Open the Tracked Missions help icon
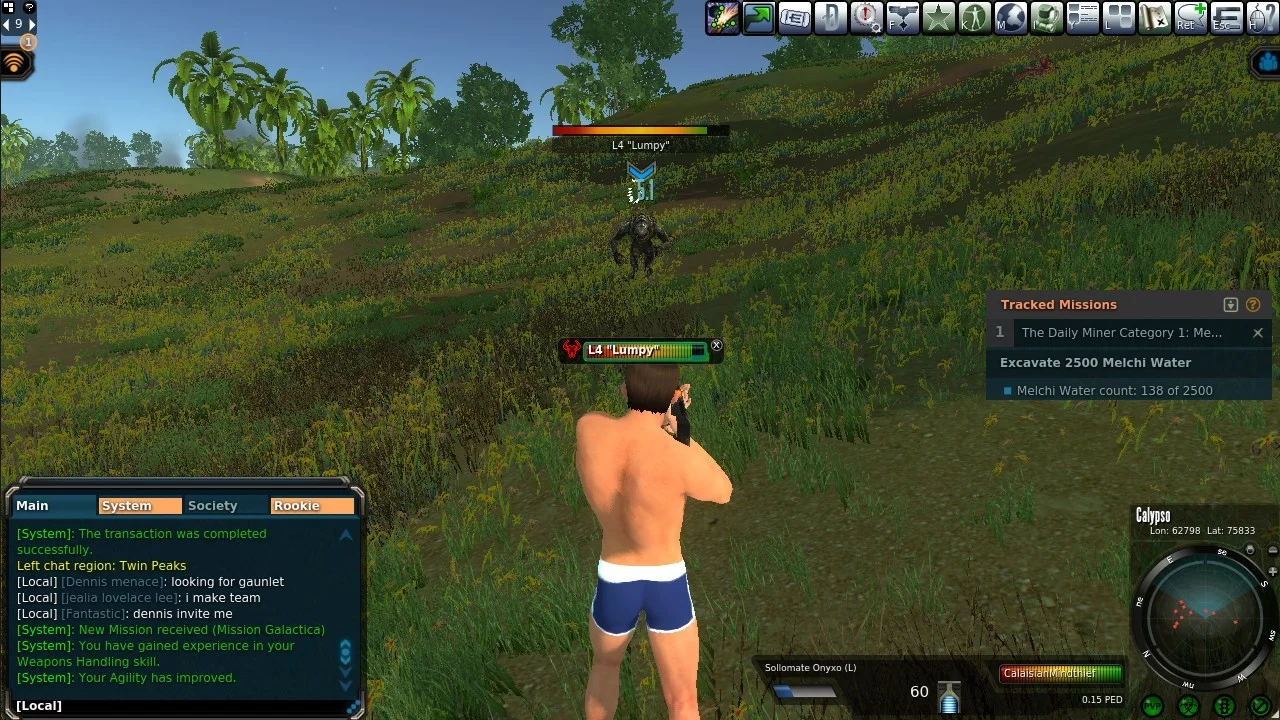Viewport: 1280px width, 720px height. pos(1253,305)
